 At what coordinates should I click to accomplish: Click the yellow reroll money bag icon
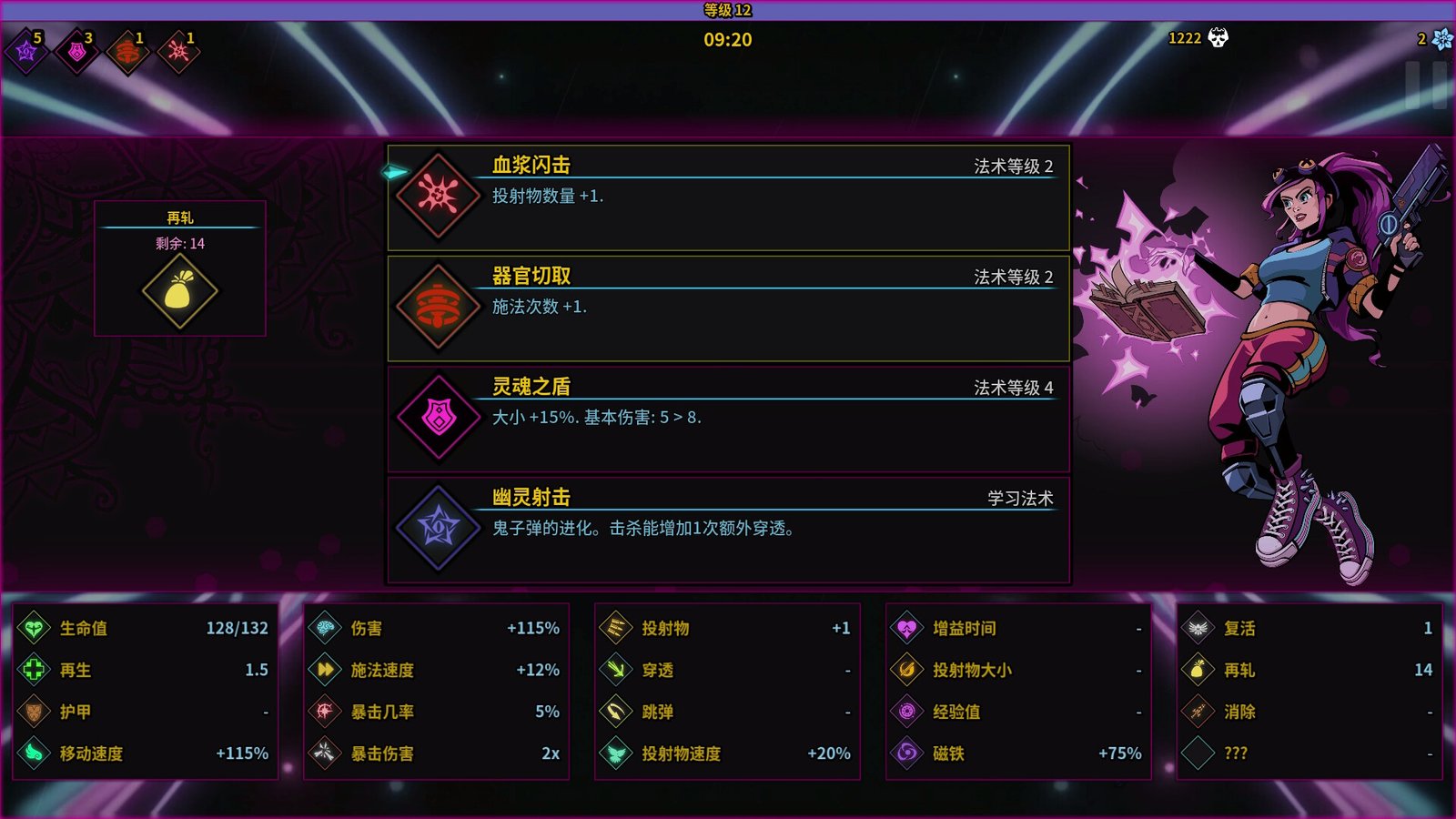click(x=178, y=291)
